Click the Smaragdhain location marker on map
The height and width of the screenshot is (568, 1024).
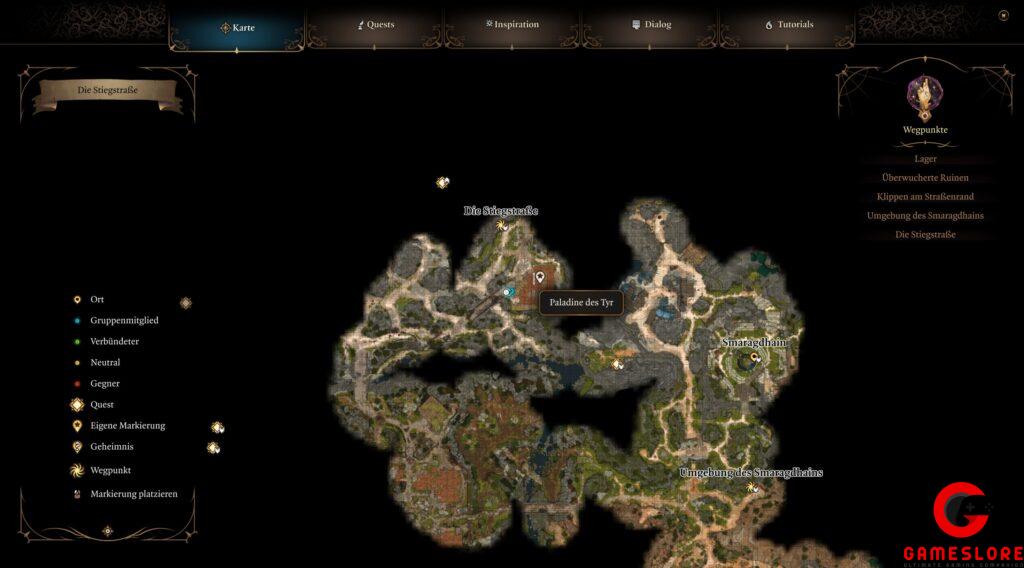coord(755,356)
